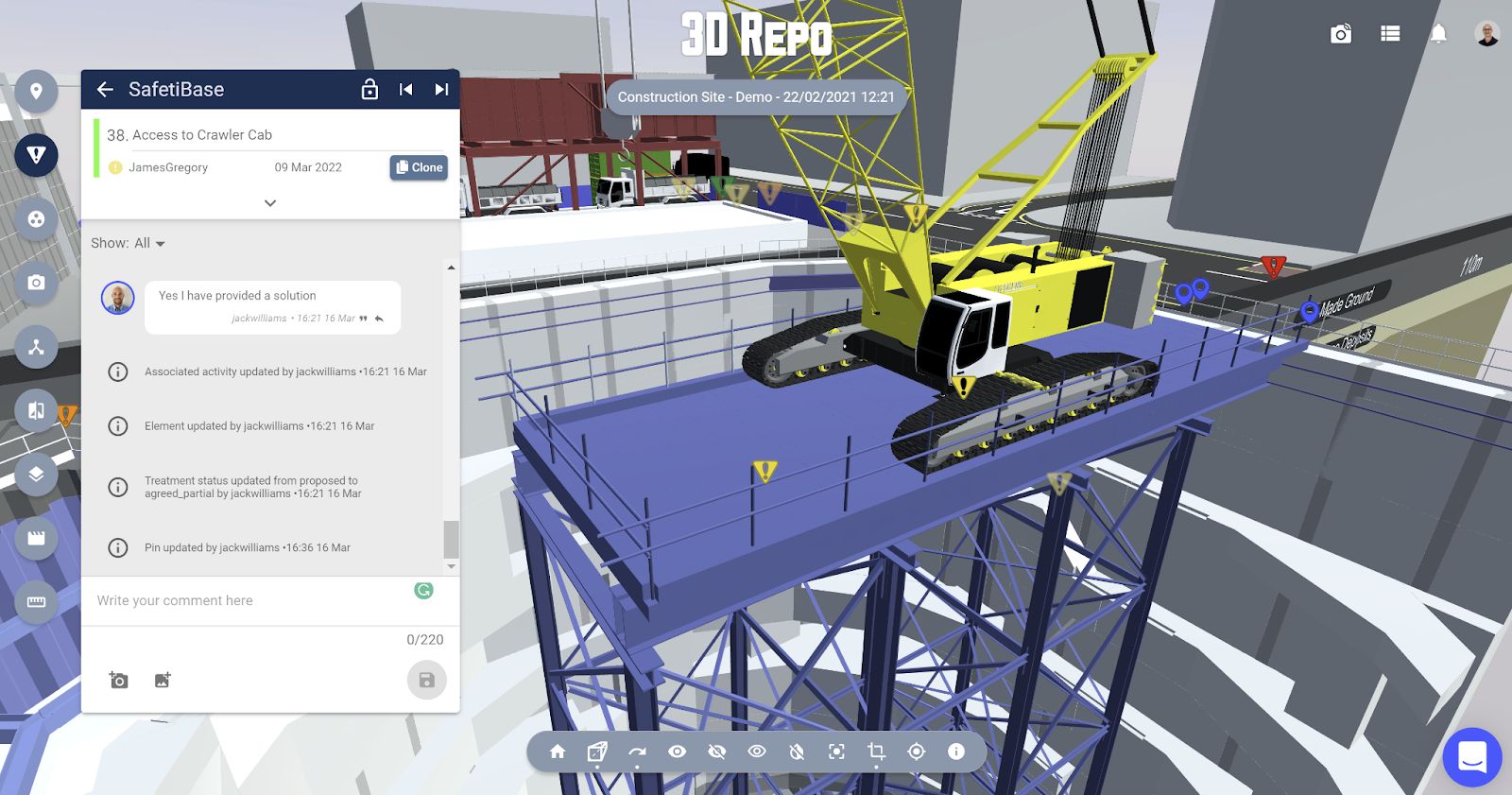This screenshot has height=795, width=1512.
Task: Open the Views camera panel in sidebar
Action: pos(36,283)
